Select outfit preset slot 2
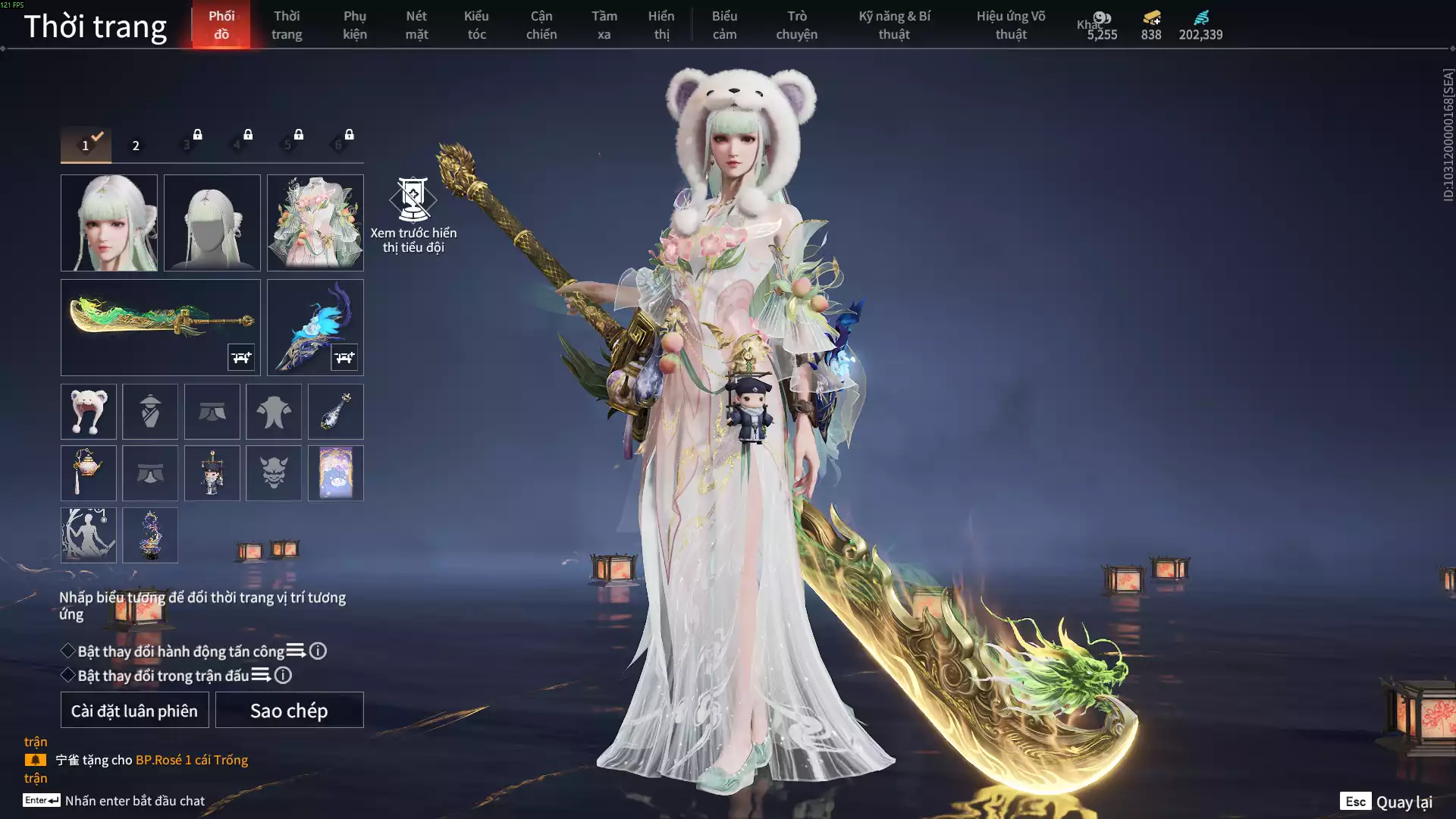The height and width of the screenshot is (819, 1456). [136, 145]
